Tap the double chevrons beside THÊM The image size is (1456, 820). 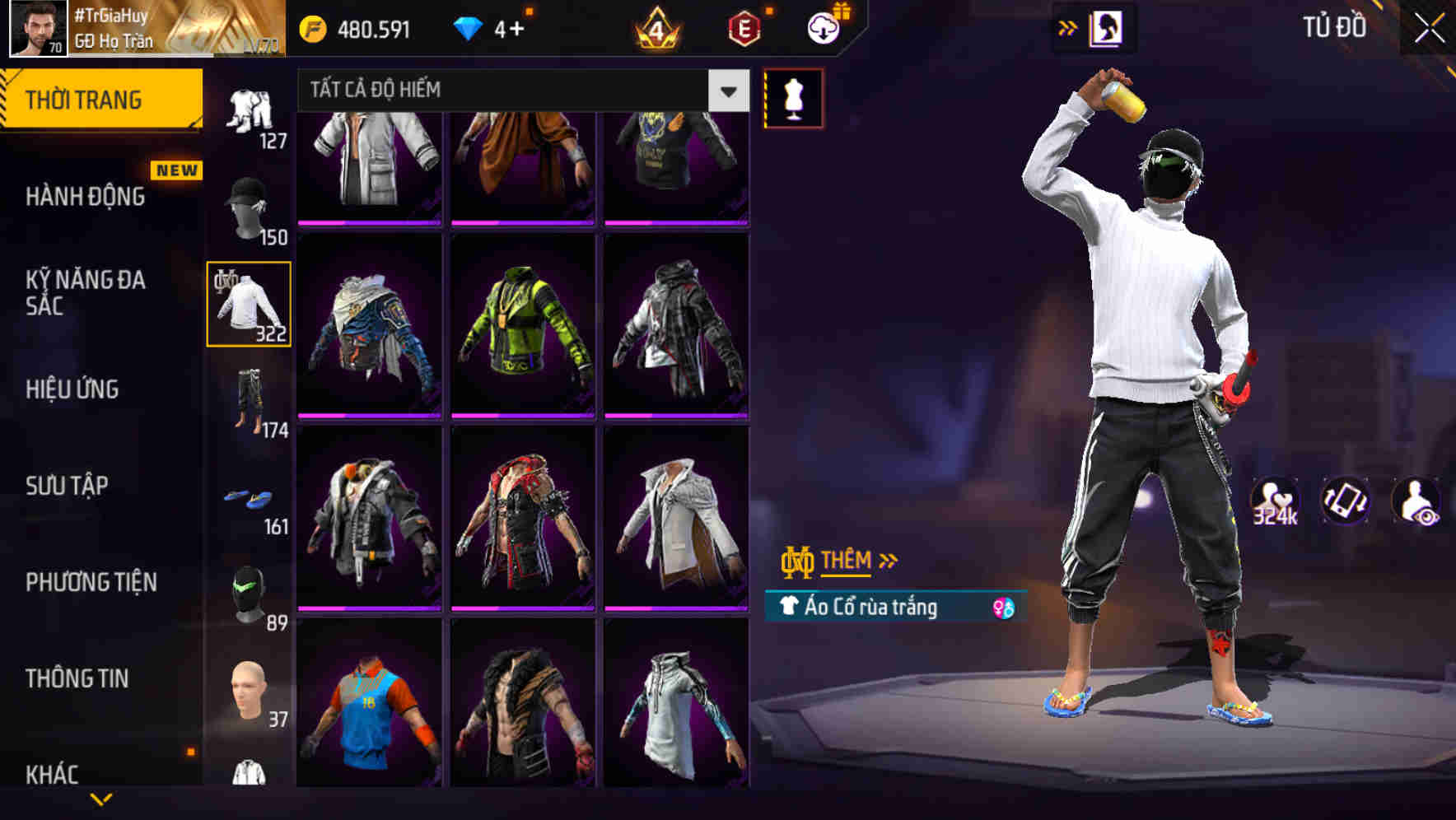[x=887, y=559]
